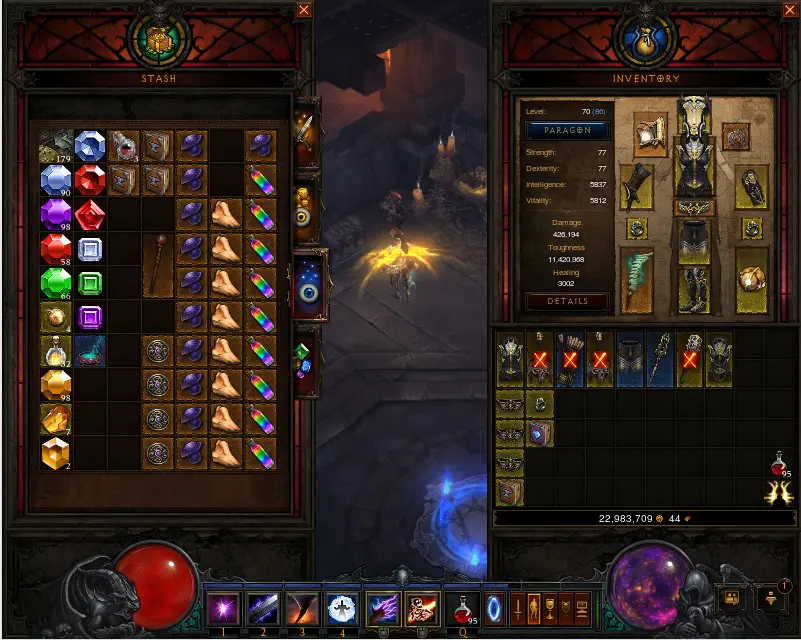Image resolution: width=801 pixels, height=640 pixels.
Task: Click the red fist mouse skill
Action: [x=421, y=609]
